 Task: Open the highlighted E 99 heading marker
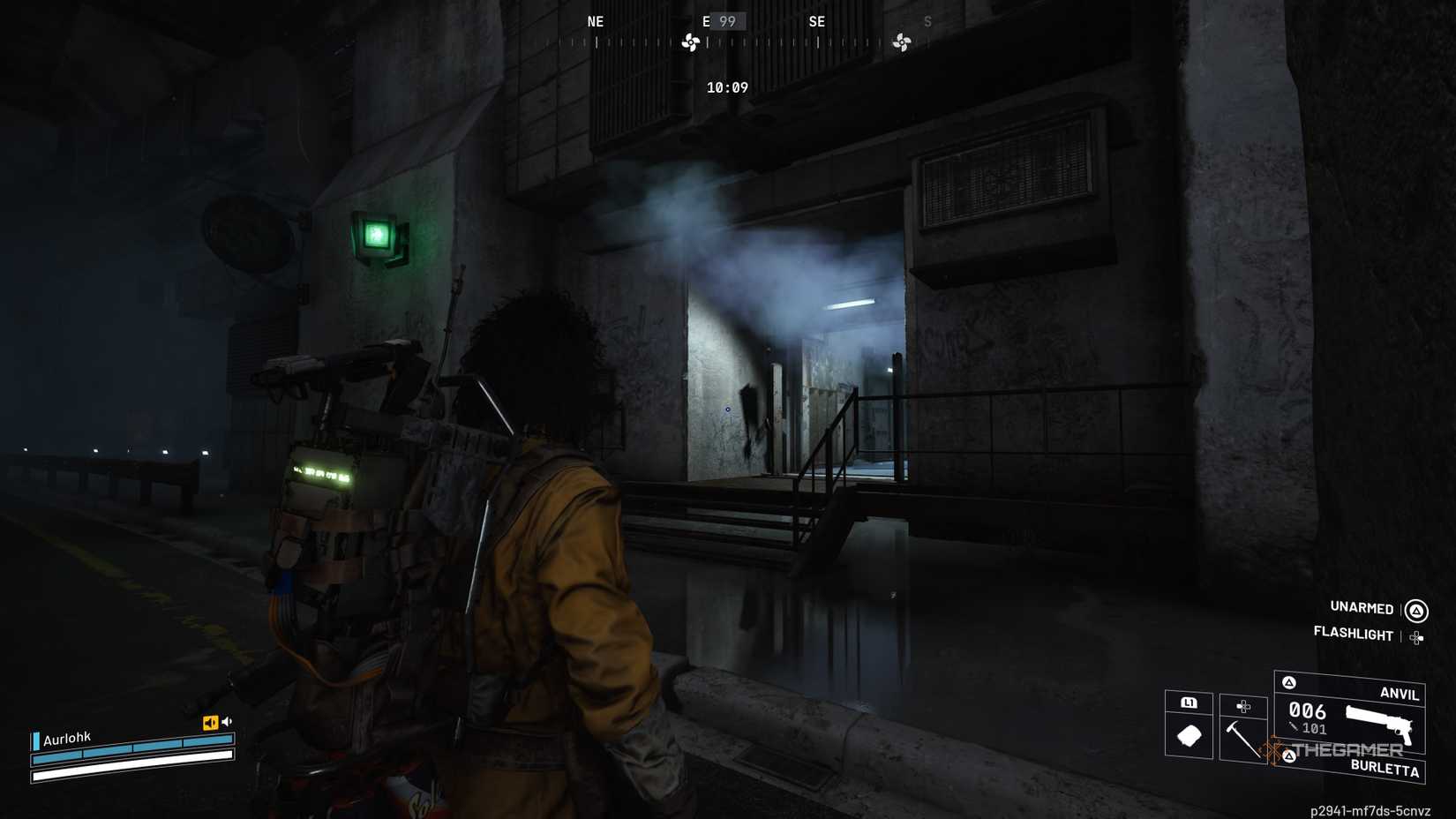point(724,21)
